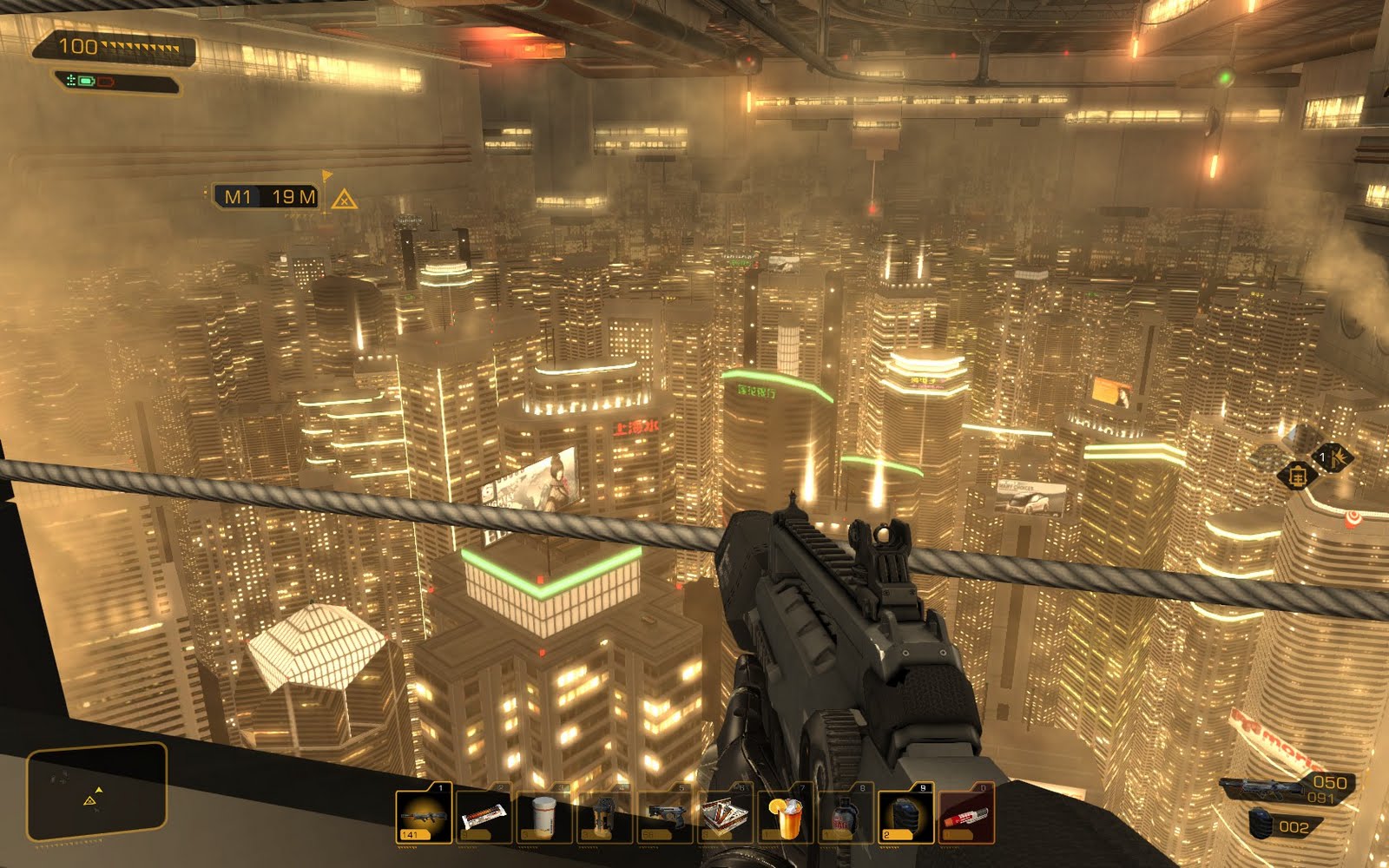Select the box of candy bars slot
This screenshot has height=868, width=1389.
click(725, 816)
